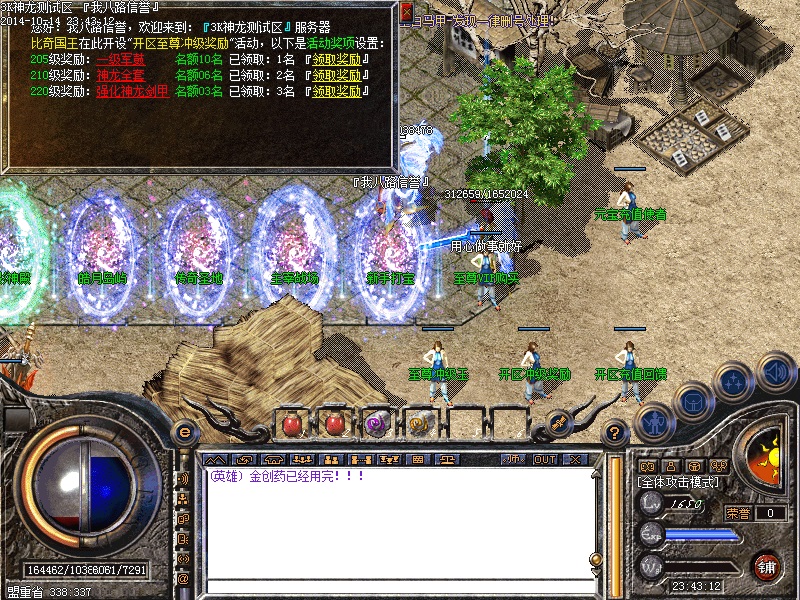Use the purple scroll in belt slot 3
This screenshot has height=600, width=800.
[376, 423]
